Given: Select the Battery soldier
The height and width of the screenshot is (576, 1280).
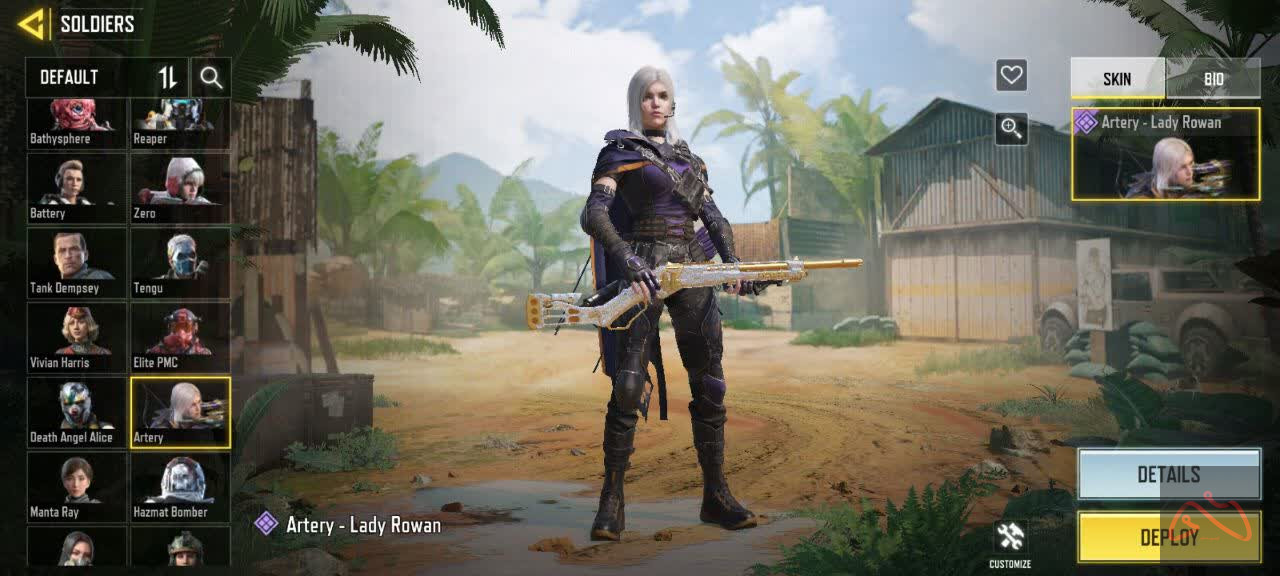Looking at the screenshot, I should click(x=77, y=190).
